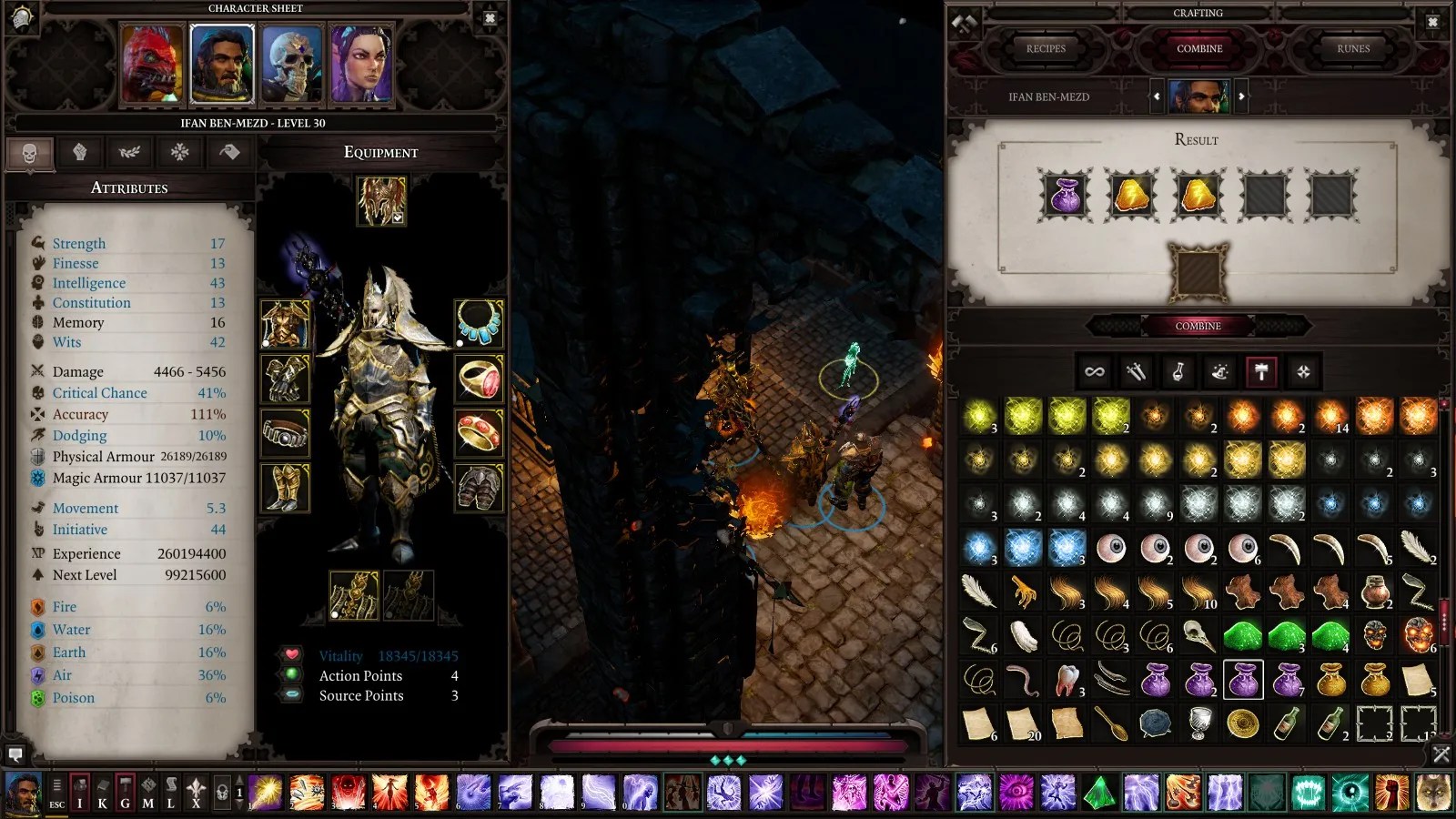Open the Civil Abilities leaf icon
The height and width of the screenshot is (819, 1456).
(128, 153)
